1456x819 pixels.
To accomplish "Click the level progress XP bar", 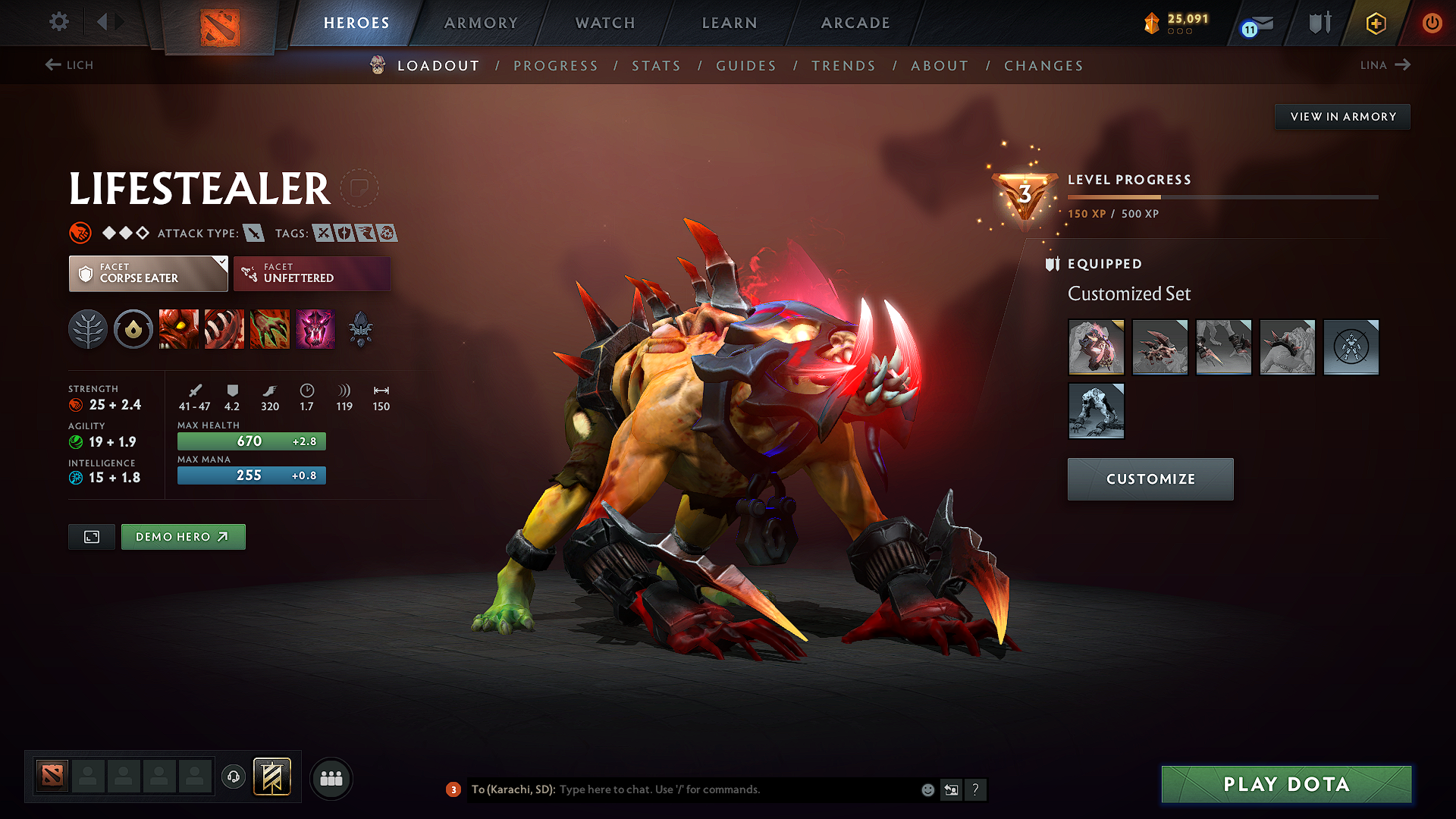I will pos(1221,196).
